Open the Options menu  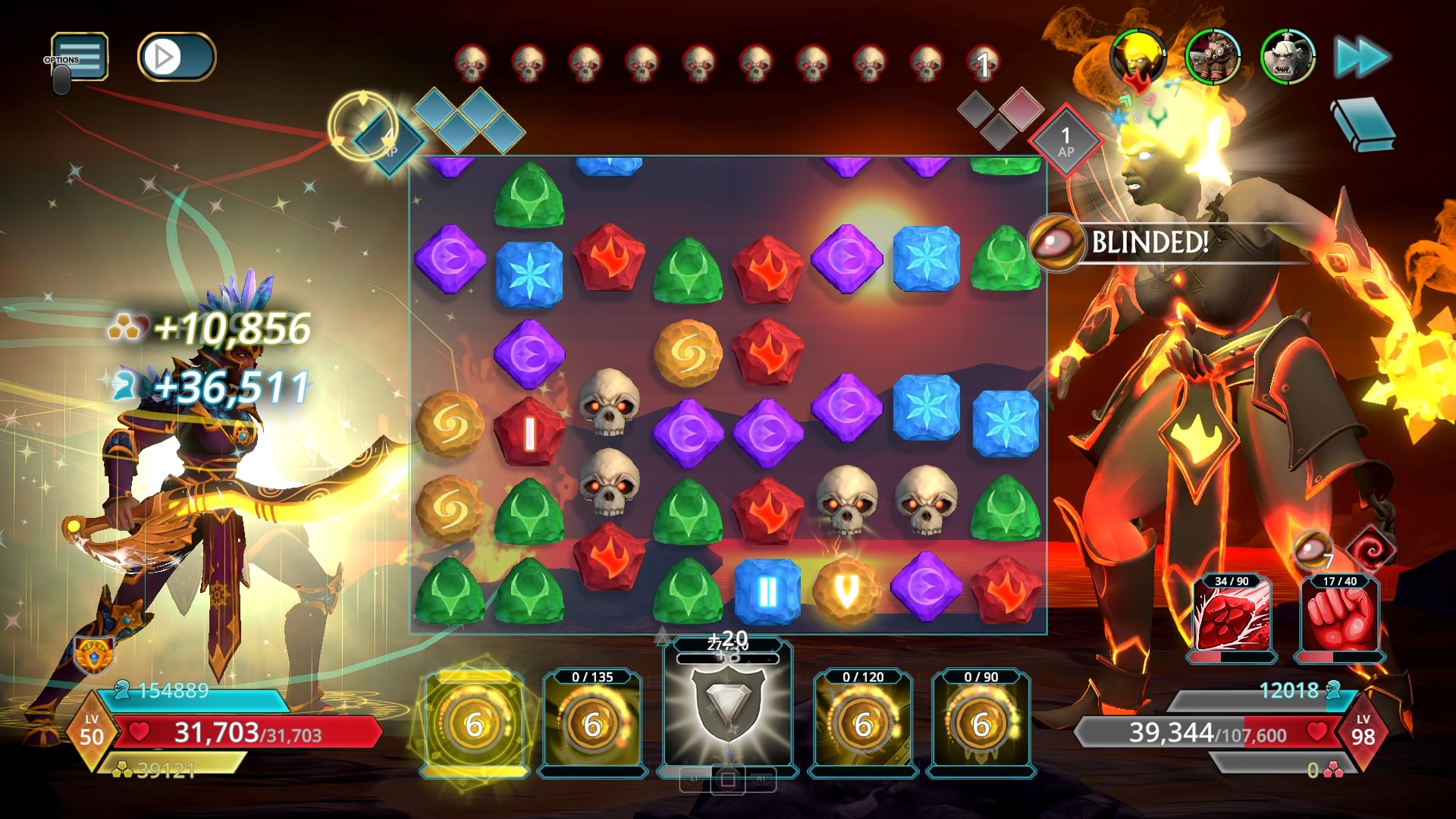tap(79, 57)
